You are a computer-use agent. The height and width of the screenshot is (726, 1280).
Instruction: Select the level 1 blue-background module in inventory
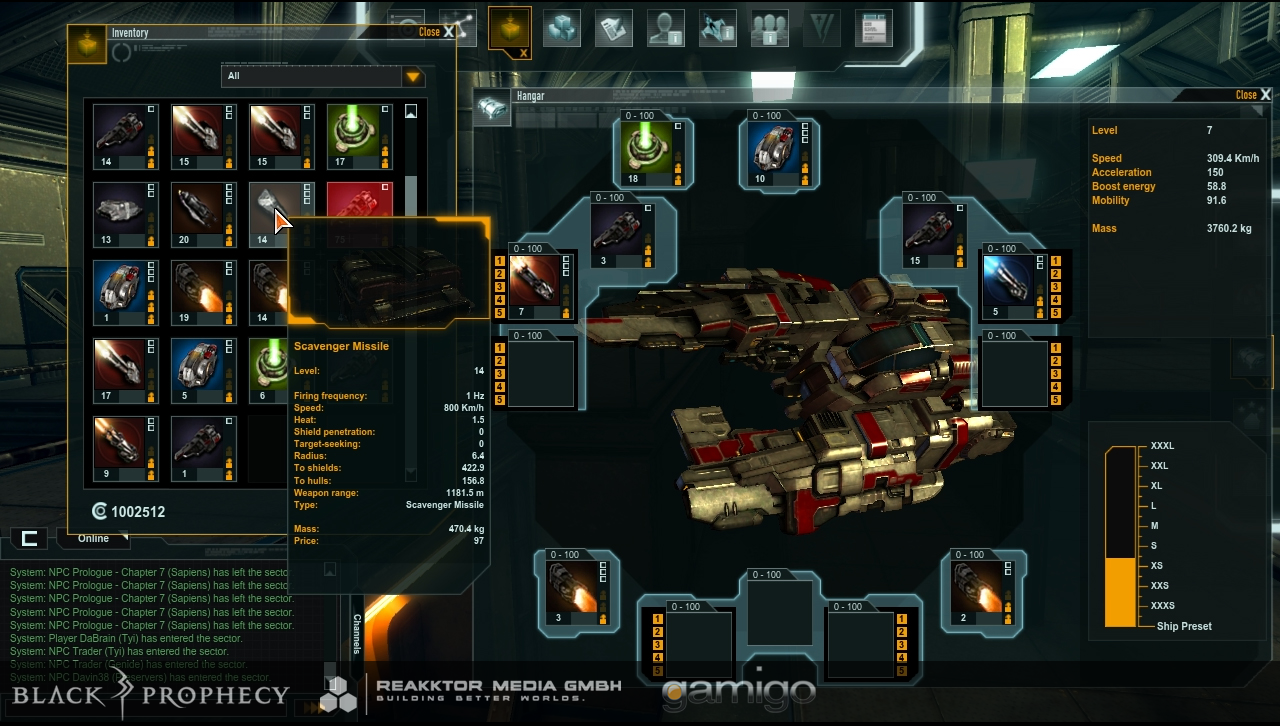point(125,291)
